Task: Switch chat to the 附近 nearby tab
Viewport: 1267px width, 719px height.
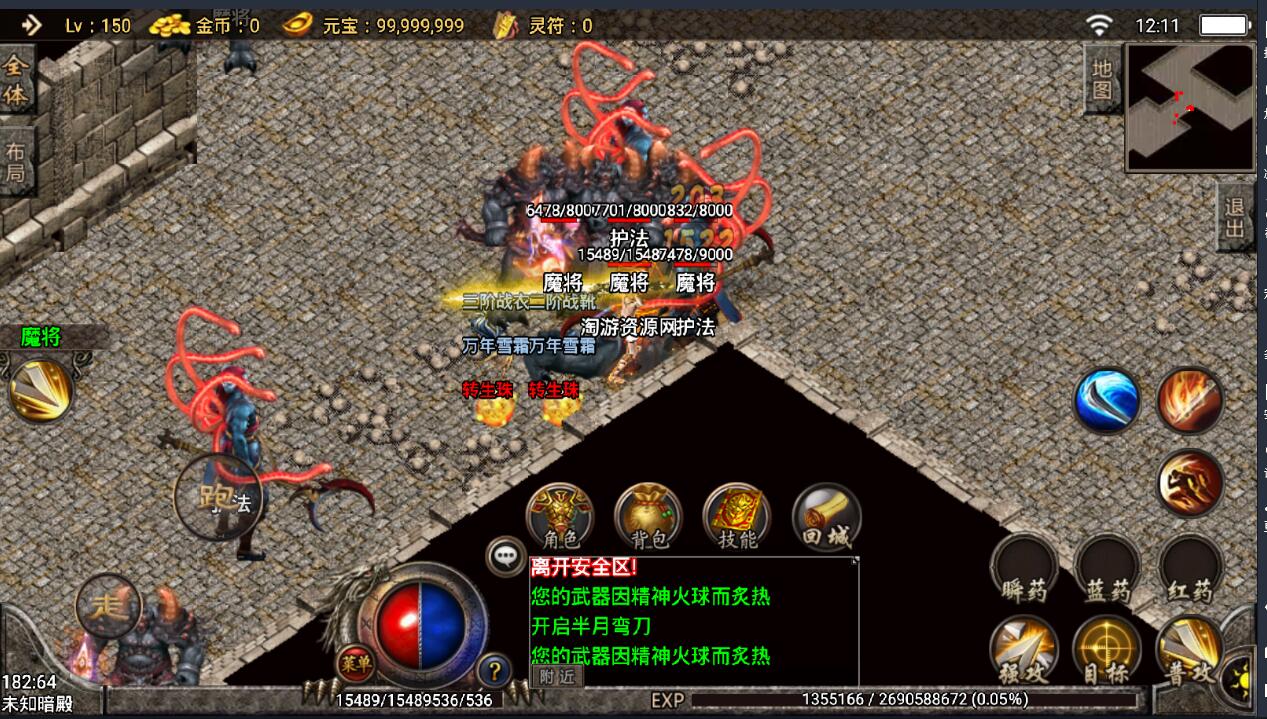Action: tap(557, 675)
